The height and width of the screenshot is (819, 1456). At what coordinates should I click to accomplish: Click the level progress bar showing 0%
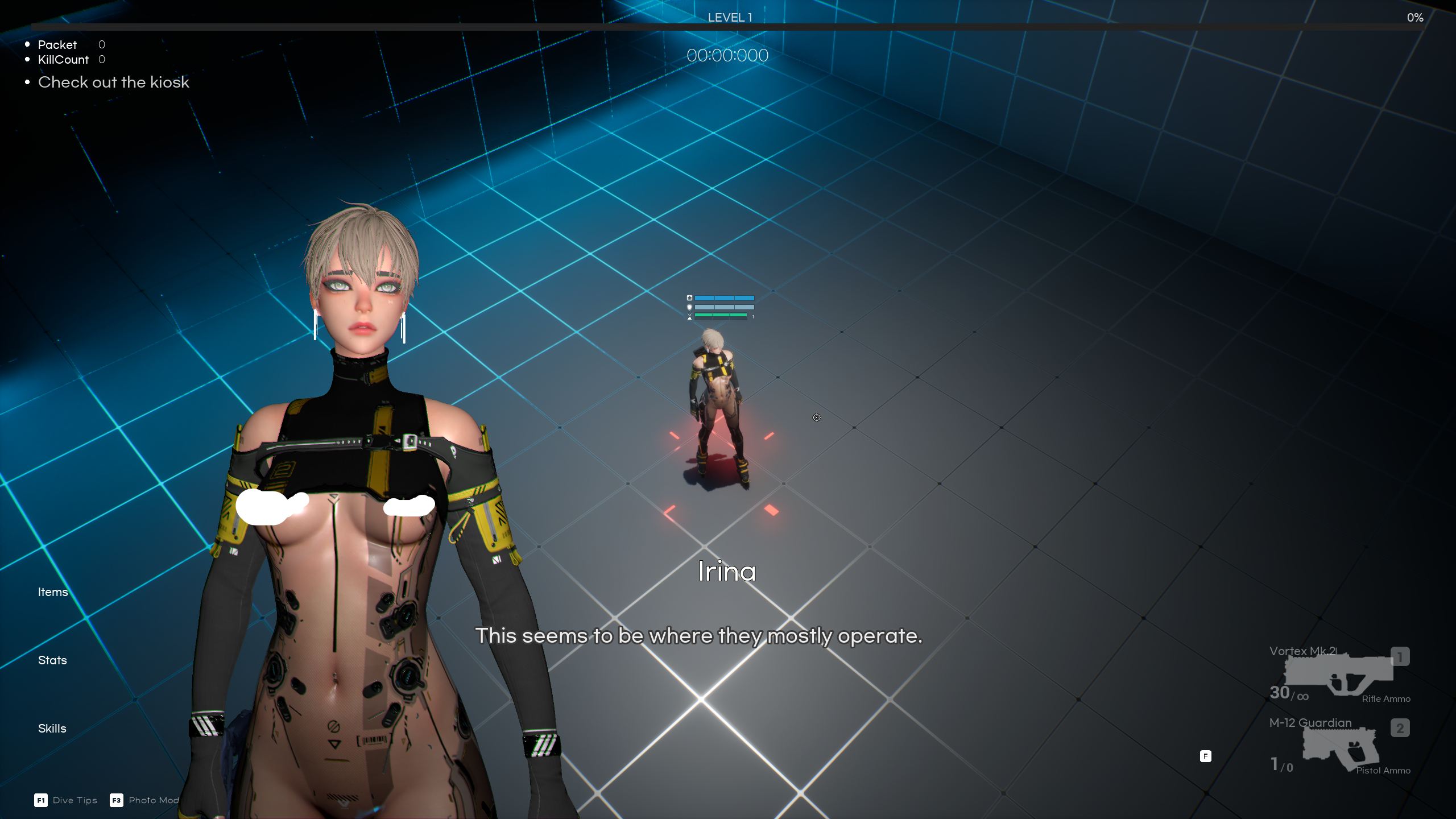point(728,26)
